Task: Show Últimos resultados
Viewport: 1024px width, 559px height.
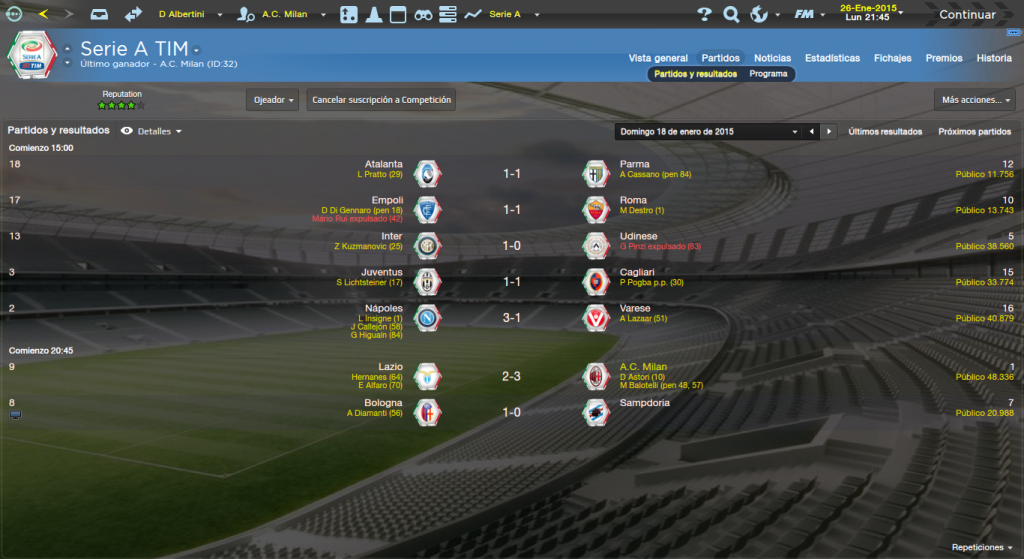Action: (x=885, y=131)
